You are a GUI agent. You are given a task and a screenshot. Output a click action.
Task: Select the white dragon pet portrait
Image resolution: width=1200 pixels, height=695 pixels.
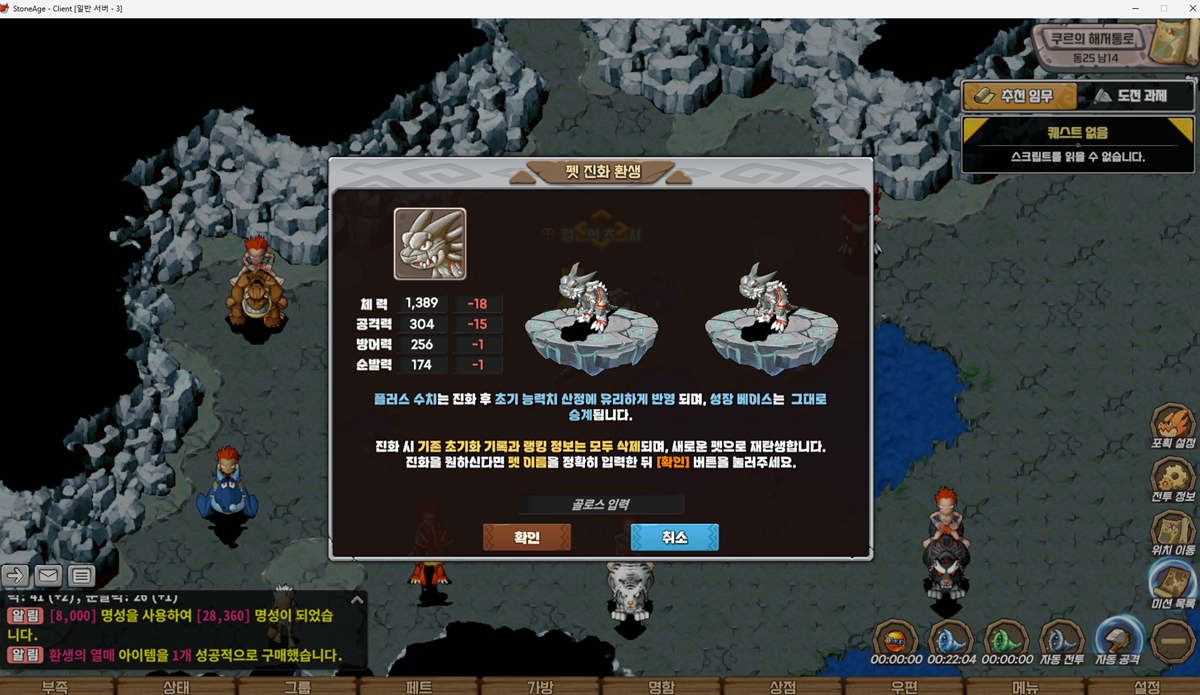coord(430,243)
